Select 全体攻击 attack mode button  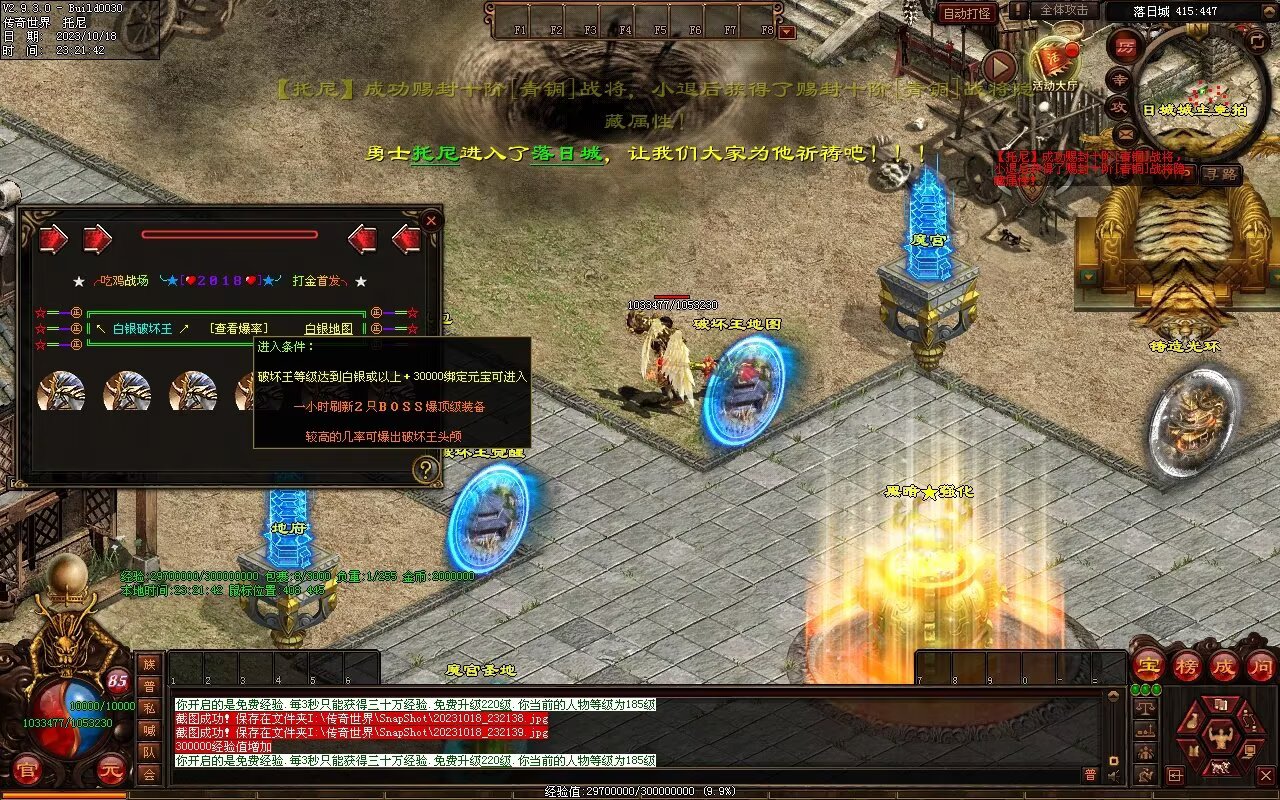coord(1064,10)
